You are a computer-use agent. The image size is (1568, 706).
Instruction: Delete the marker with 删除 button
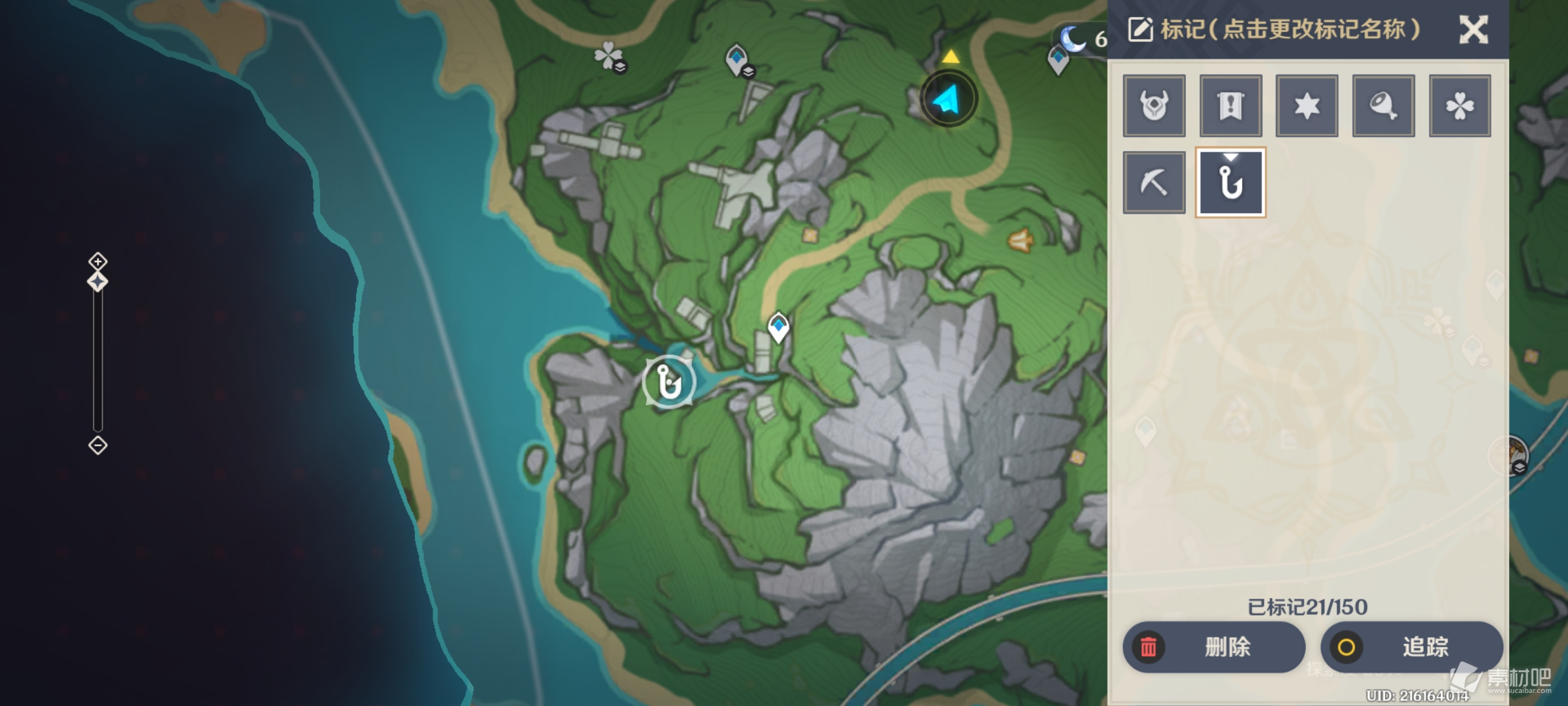(1213, 647)
